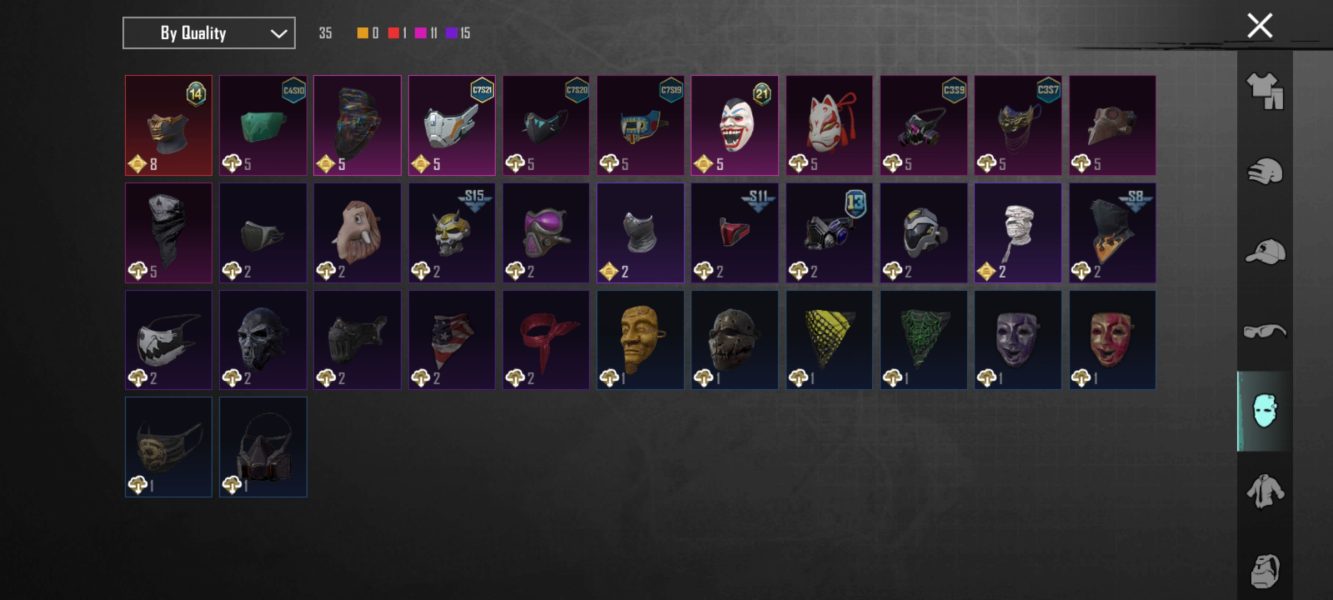Open the backpack category tab
Image resolution: width=1333 pixels, height=600 pixels.
(x=1264, y=570)
